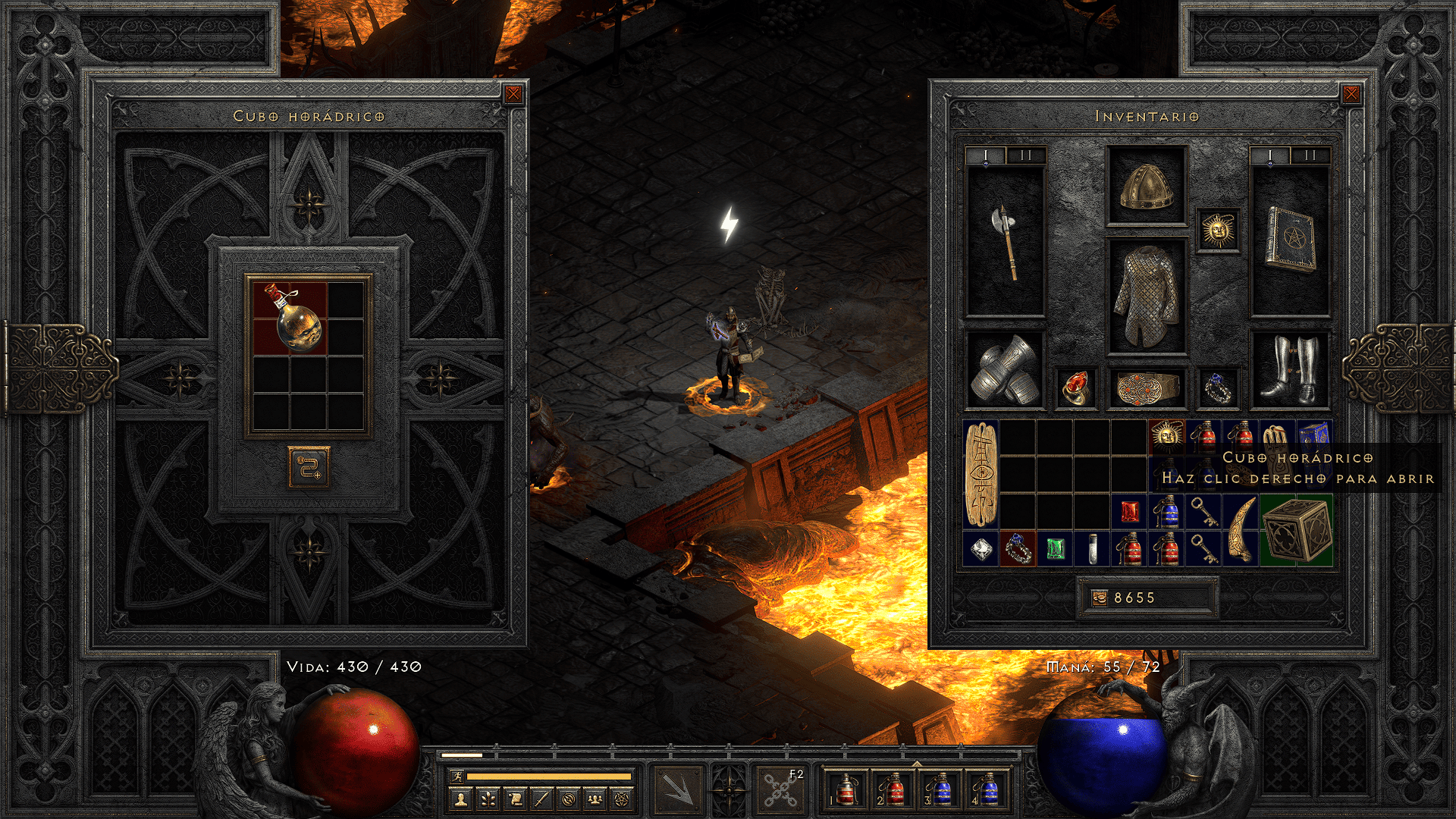Close the Cubo Horádrico panel

click(513, 94)
